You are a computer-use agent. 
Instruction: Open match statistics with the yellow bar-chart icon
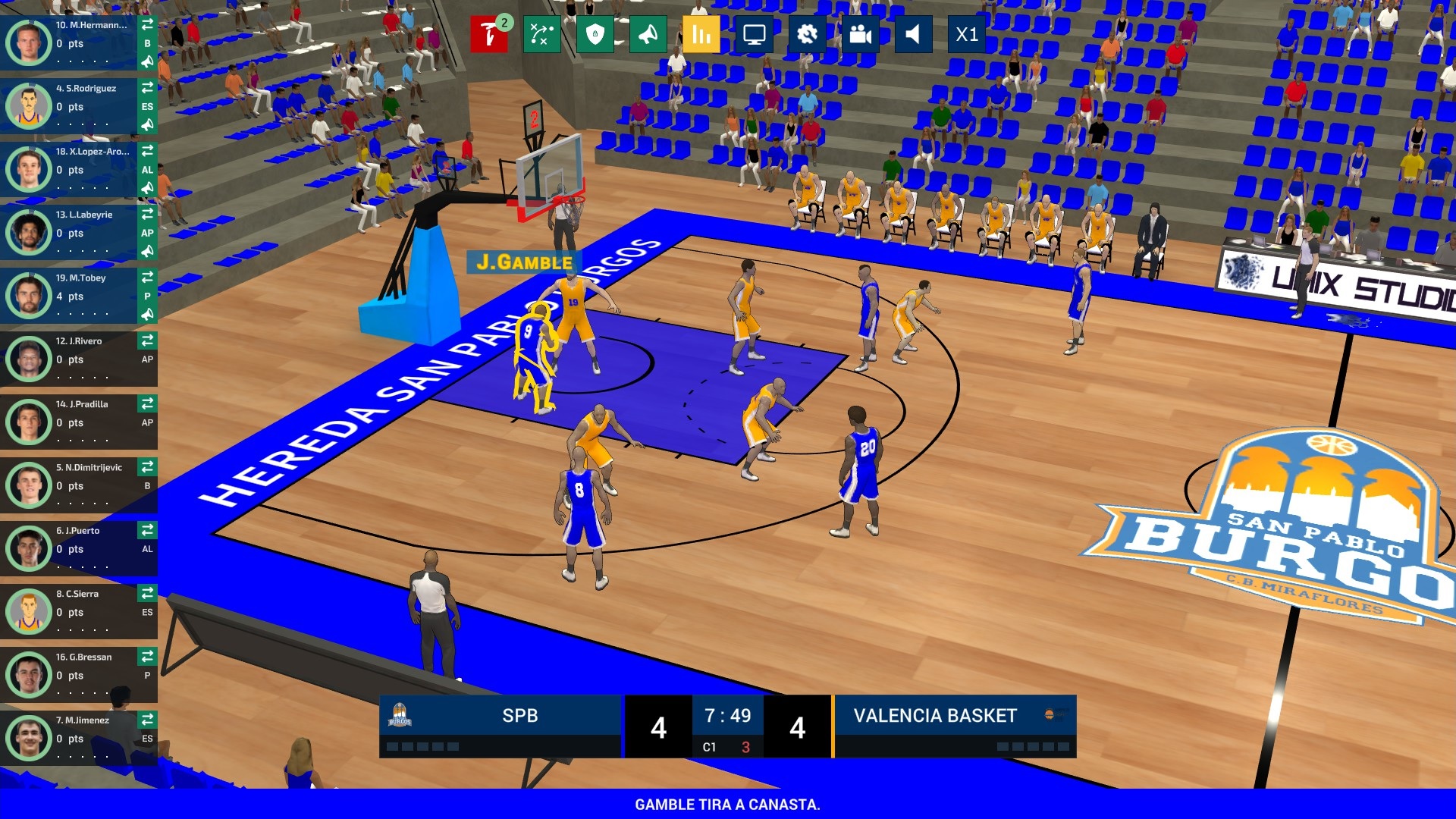coord(701,34)
